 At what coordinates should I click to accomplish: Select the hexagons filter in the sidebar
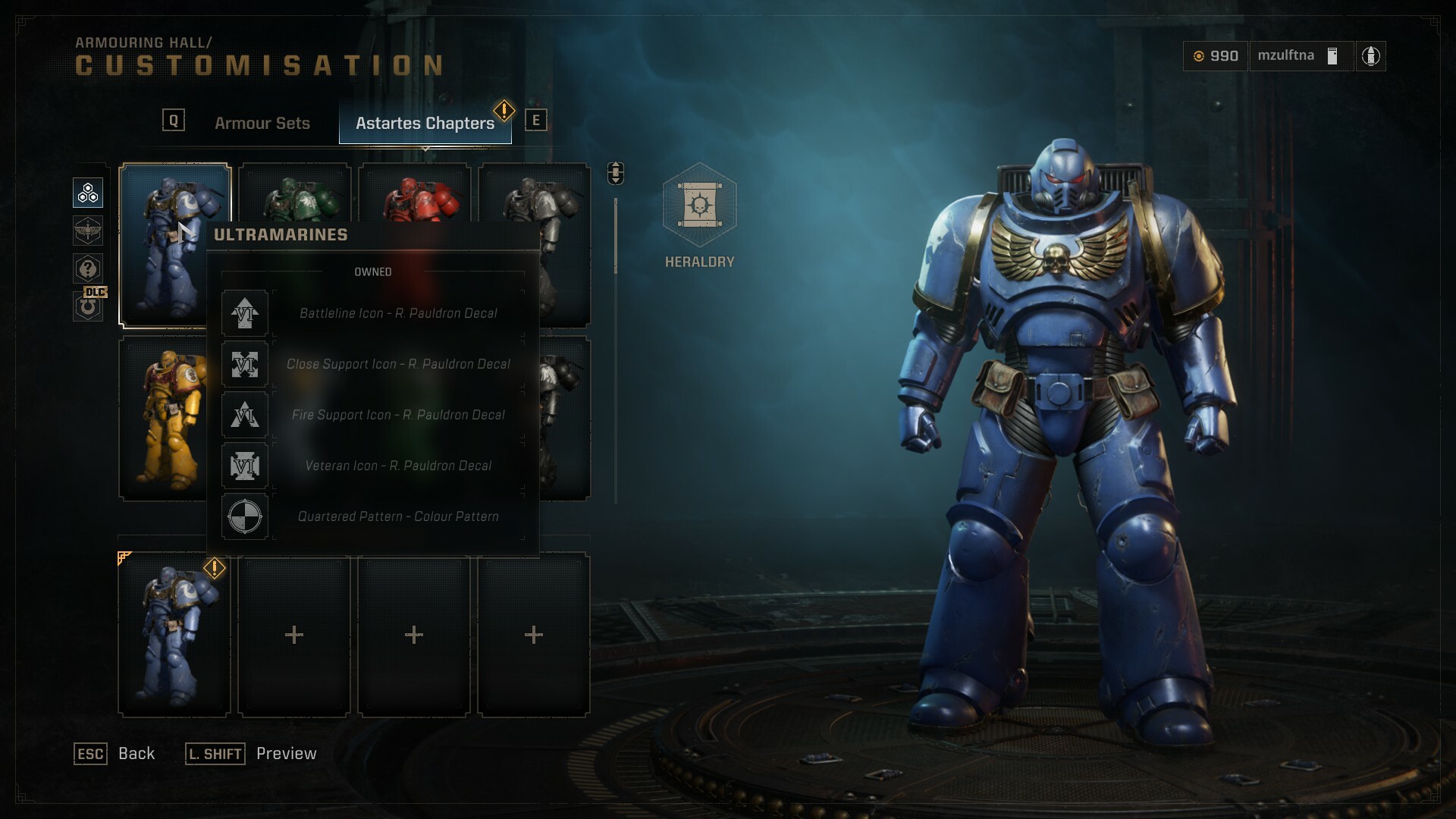pos(87,193)
